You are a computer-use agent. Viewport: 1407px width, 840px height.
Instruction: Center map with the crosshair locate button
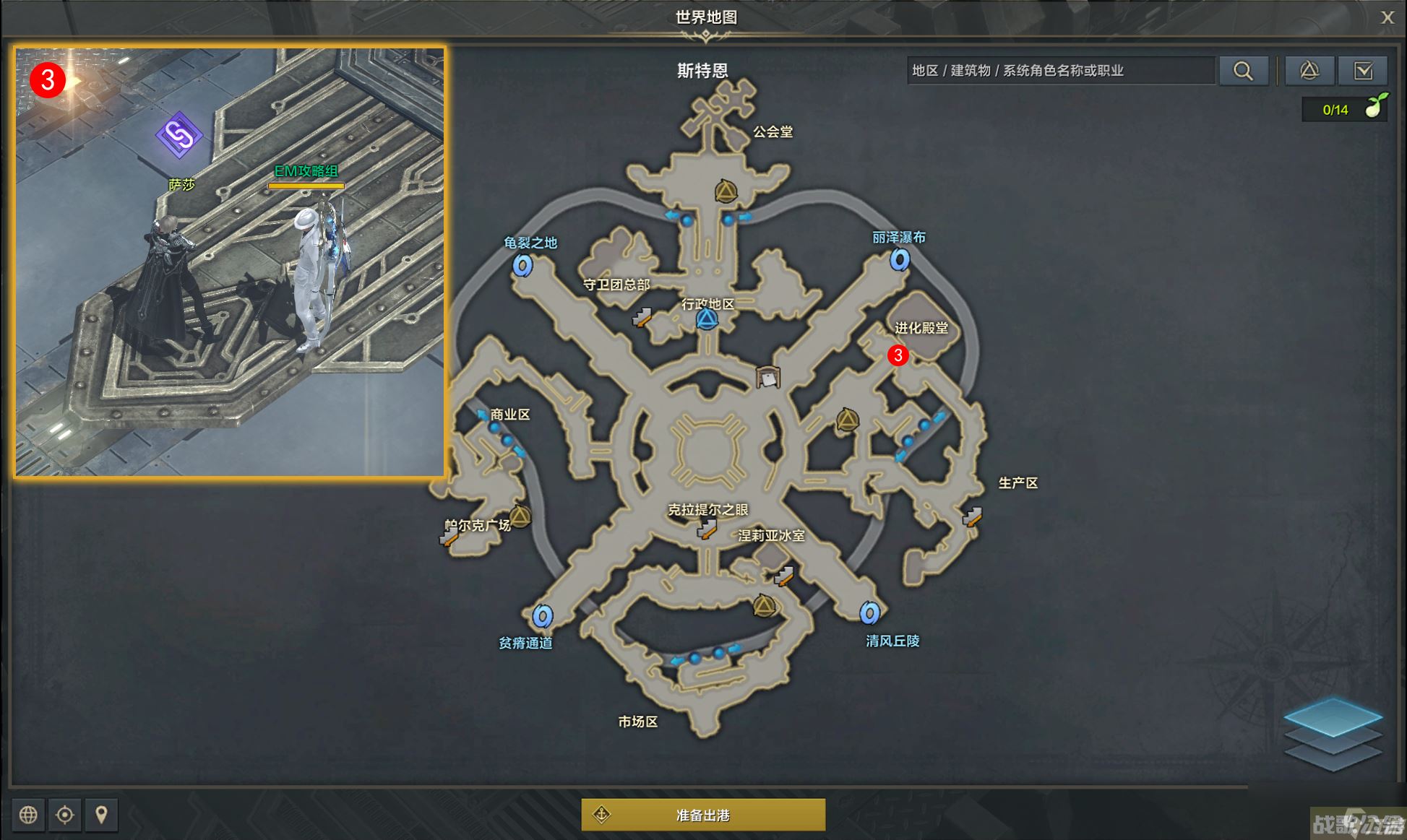[x=65, y=815]
